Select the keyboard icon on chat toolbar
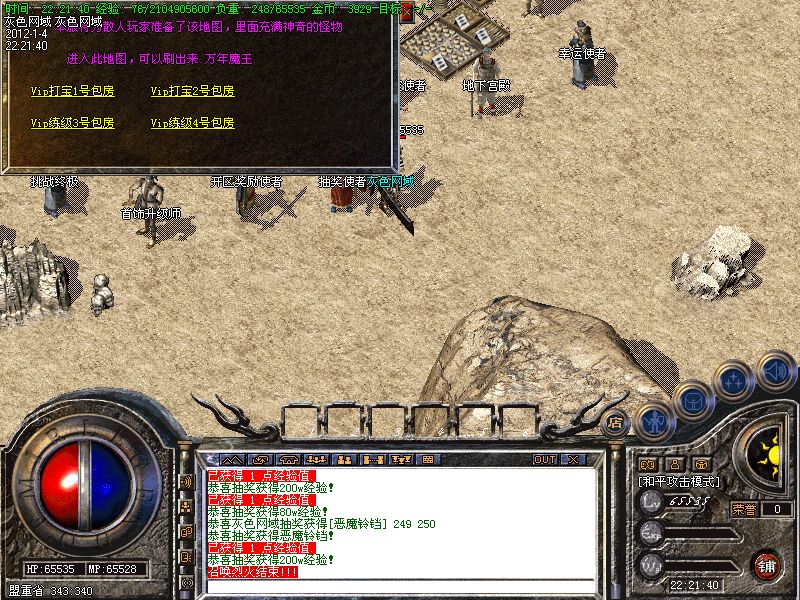800x600 pixels. click(428, 460)
